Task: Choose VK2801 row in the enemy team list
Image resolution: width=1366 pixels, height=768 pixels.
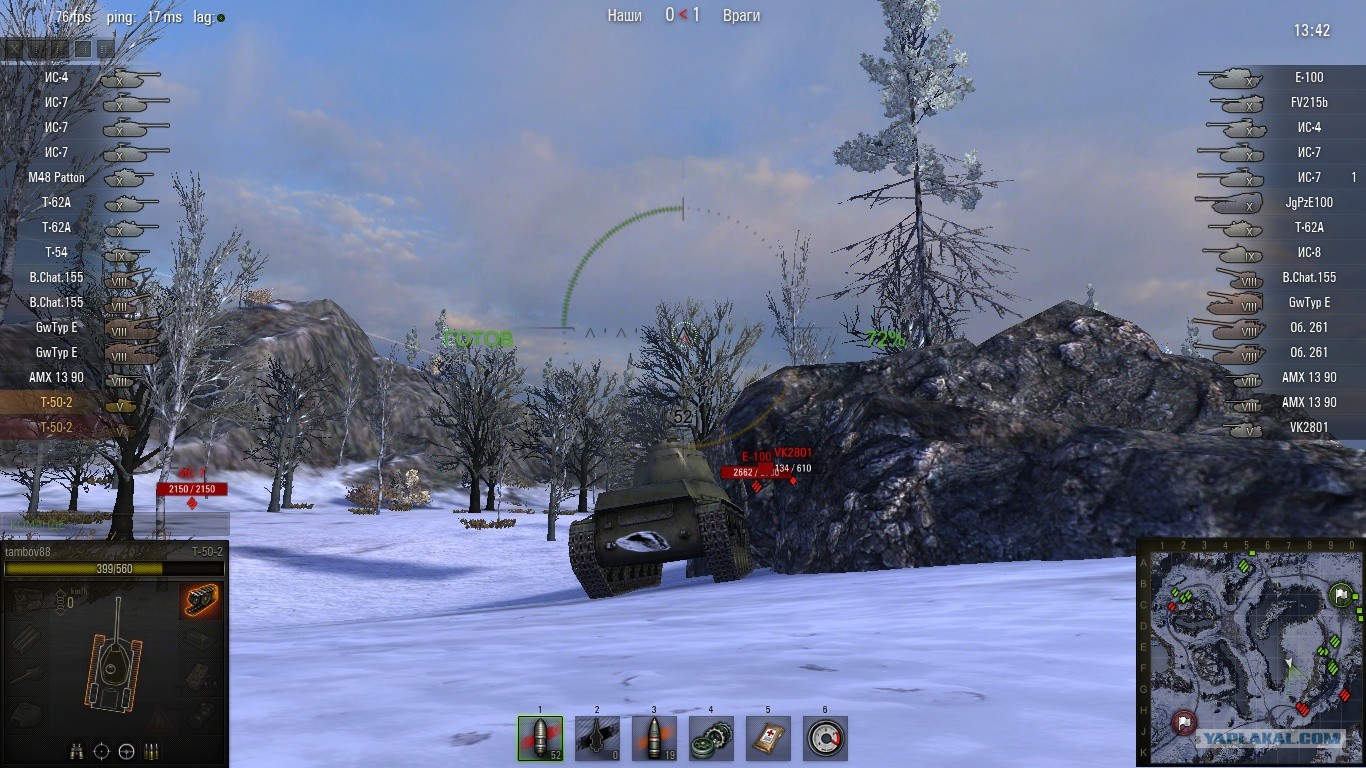Action: (1308, 428)
